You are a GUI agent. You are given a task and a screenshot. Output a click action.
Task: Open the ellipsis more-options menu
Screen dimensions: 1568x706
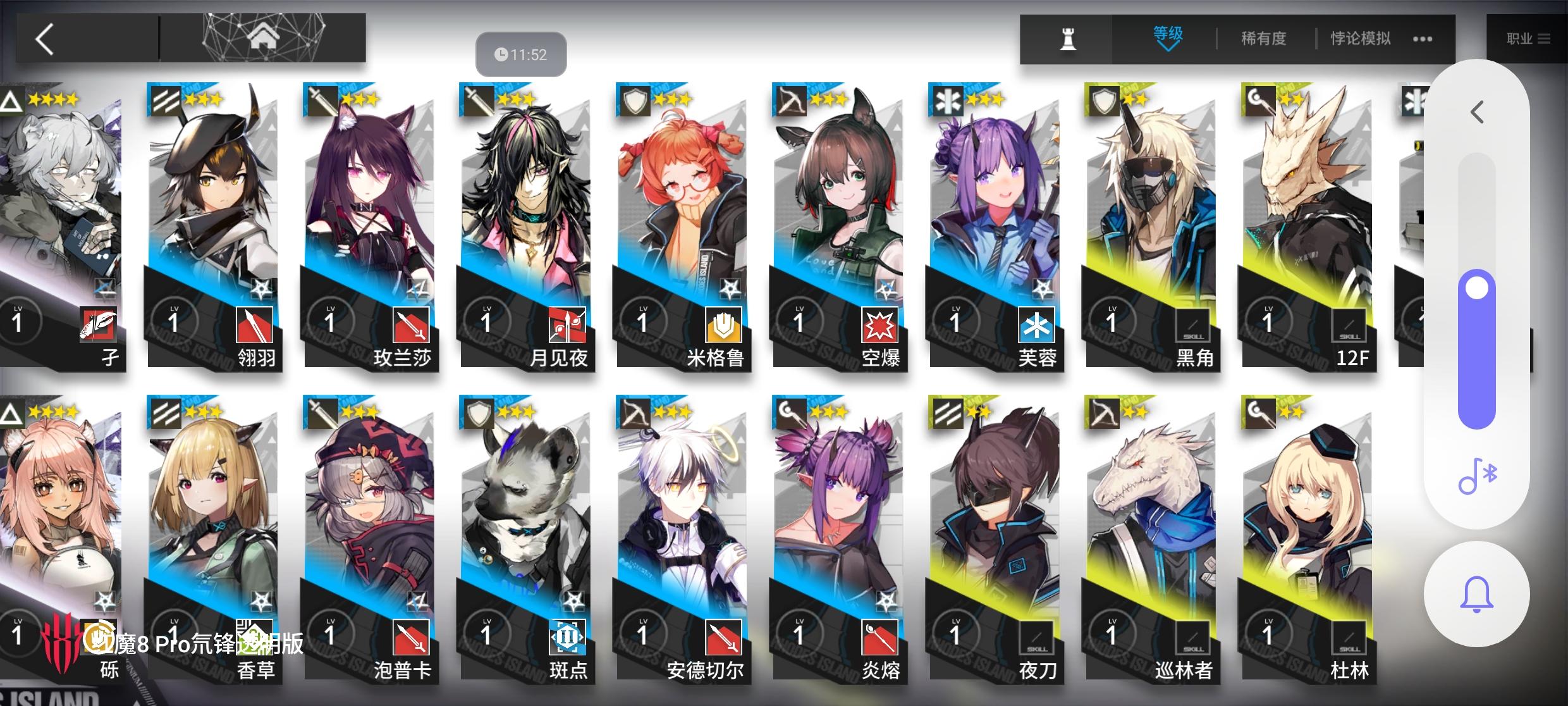(1423, 38)
